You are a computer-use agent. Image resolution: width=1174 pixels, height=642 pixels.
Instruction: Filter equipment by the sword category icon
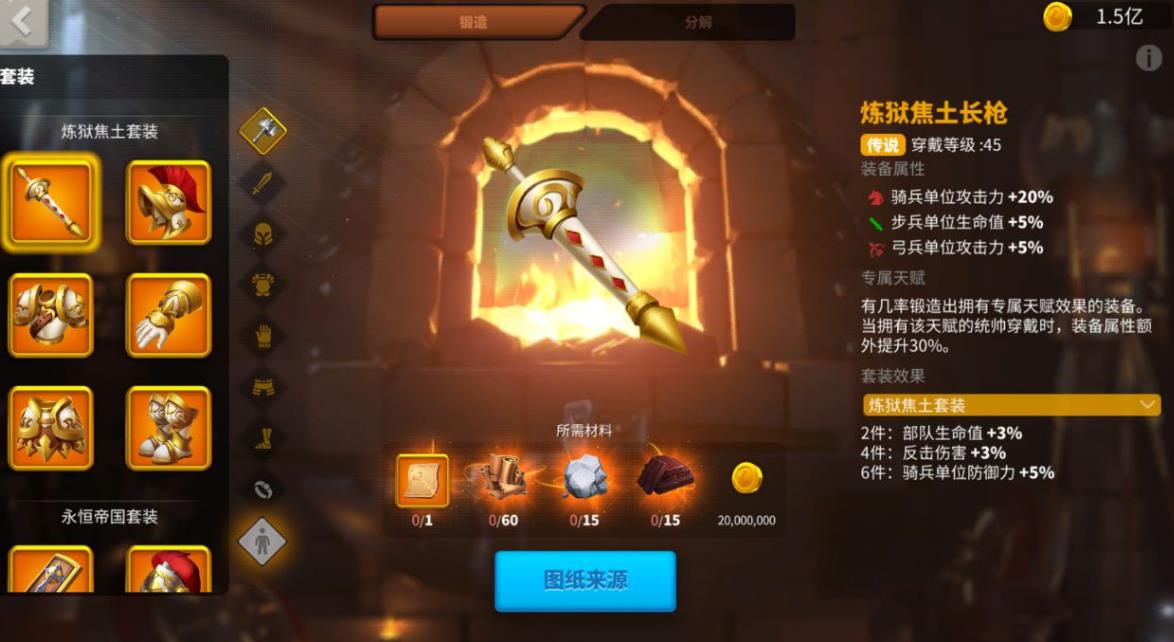click(x=263, y=183)
